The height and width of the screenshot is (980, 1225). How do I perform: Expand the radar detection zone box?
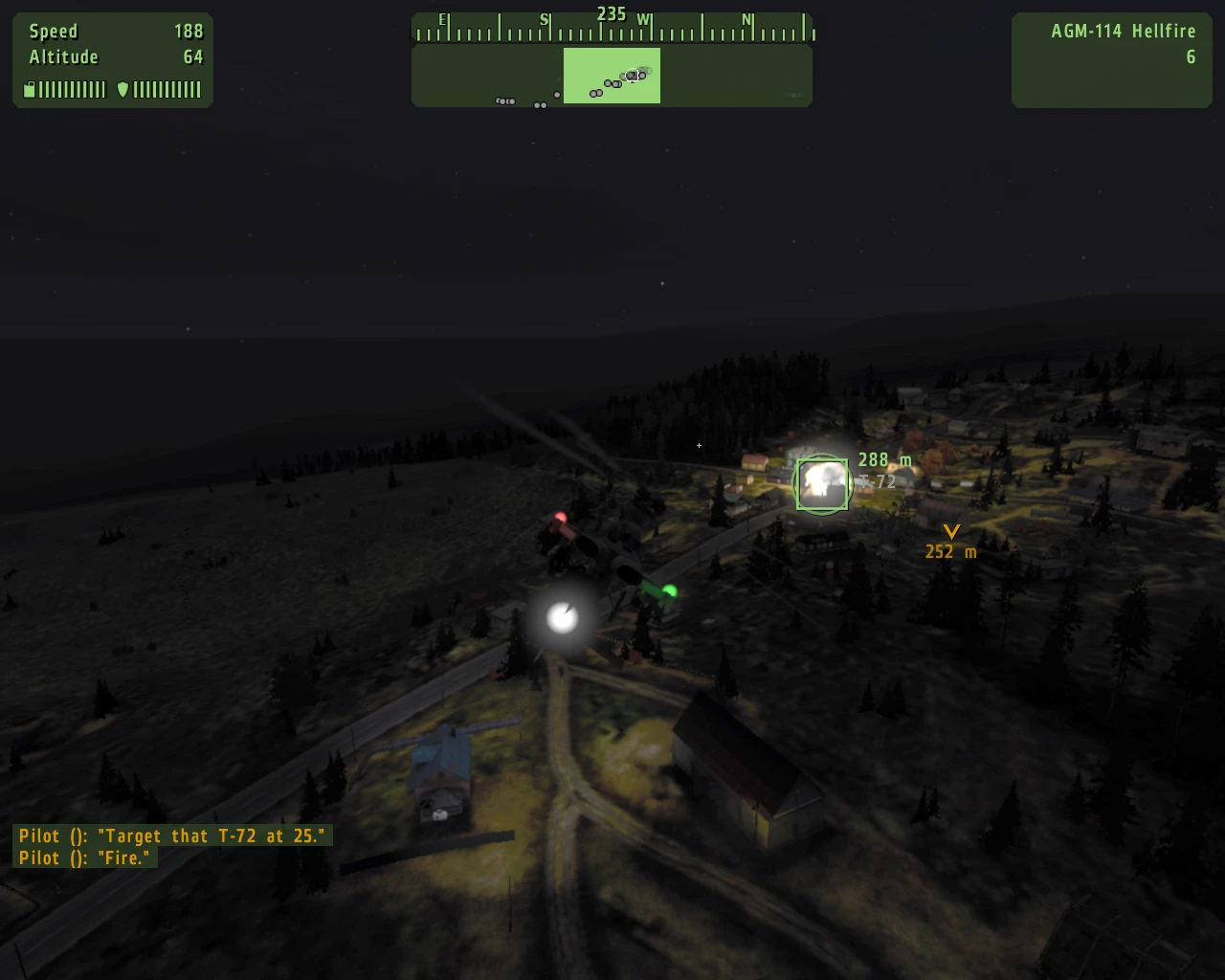point(612,76)
